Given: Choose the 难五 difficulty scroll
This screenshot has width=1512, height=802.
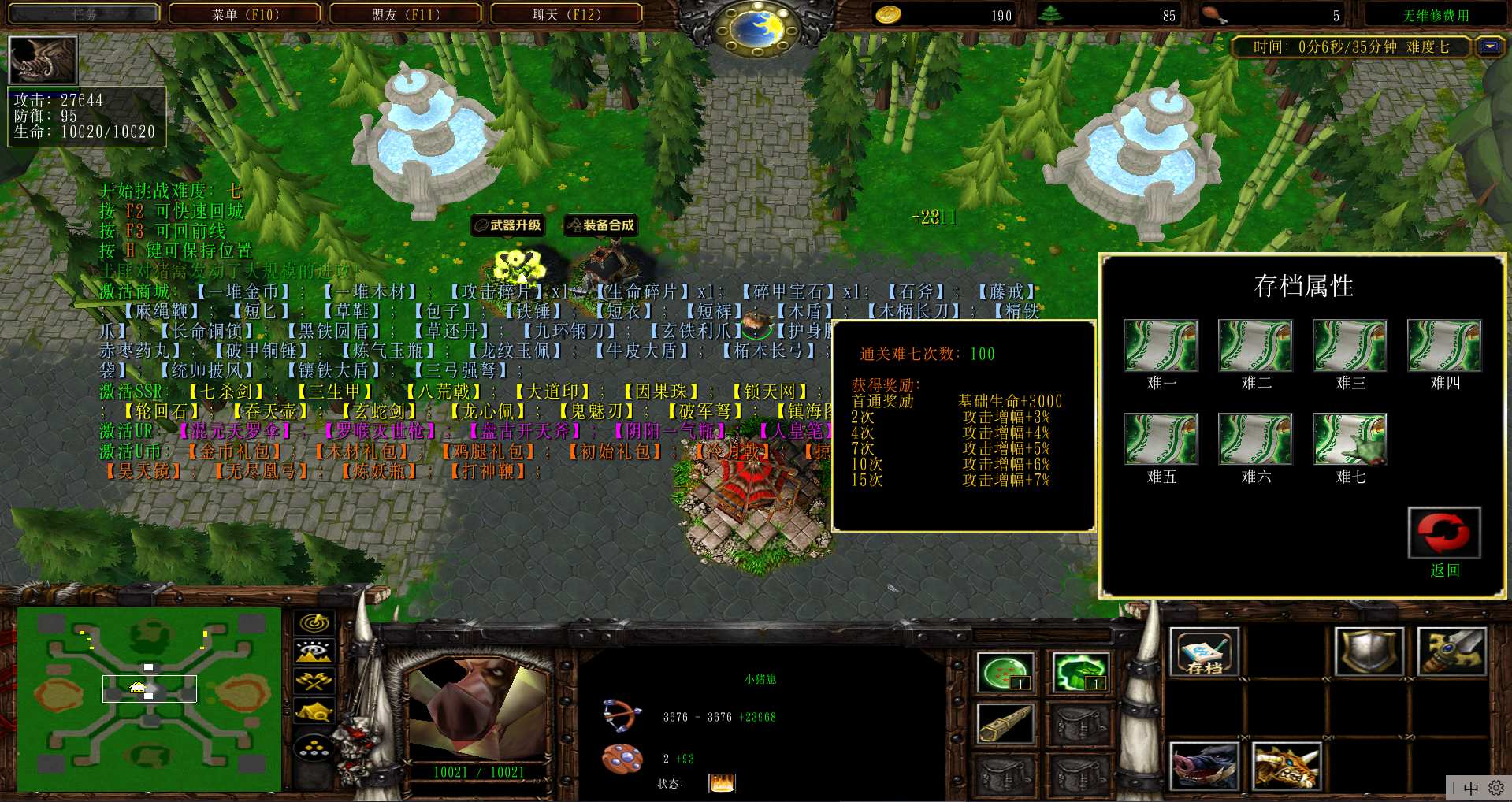Looking at the screenshot, I should (x=1161, y=440).
